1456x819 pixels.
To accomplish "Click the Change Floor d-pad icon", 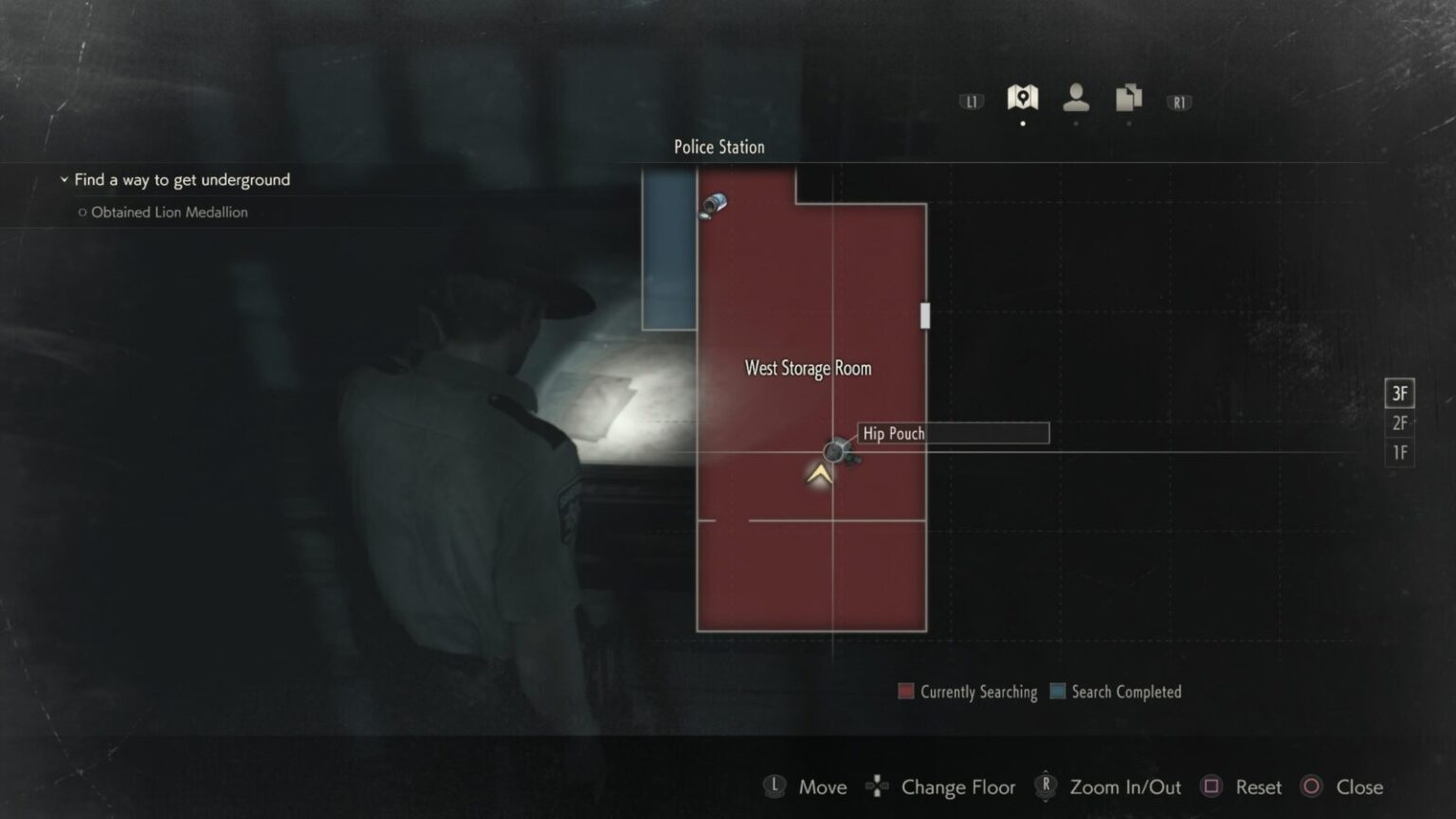I will pyautogui.click(x=877, y=786).
